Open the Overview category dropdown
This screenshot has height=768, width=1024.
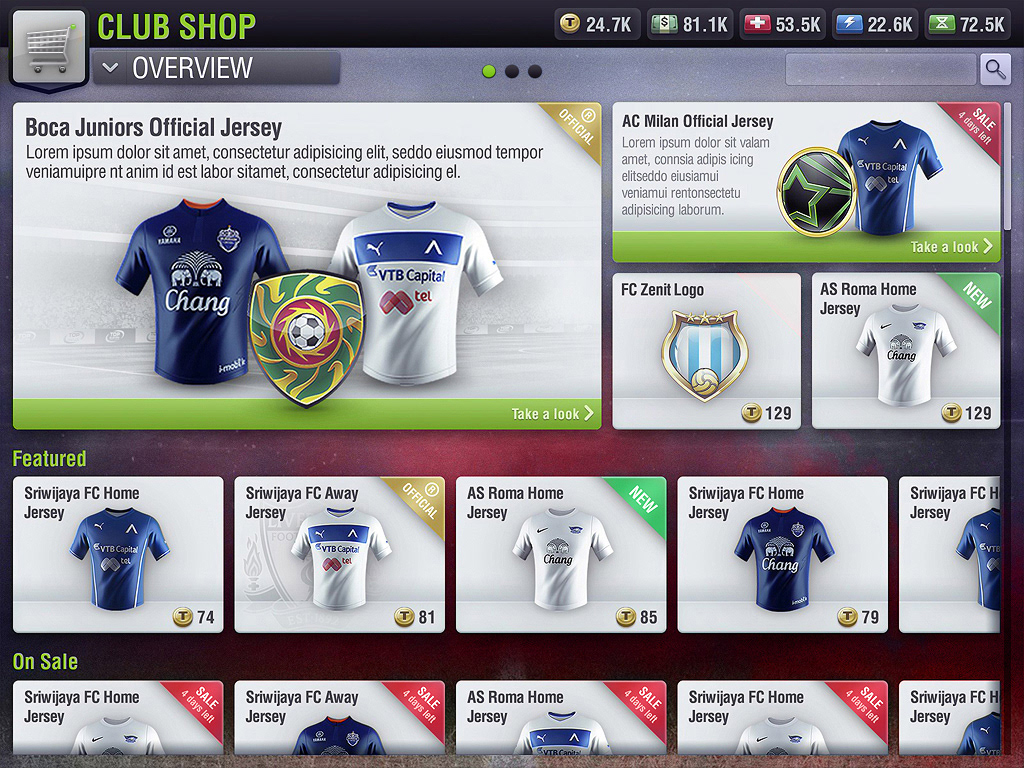(x=215, y=69)
